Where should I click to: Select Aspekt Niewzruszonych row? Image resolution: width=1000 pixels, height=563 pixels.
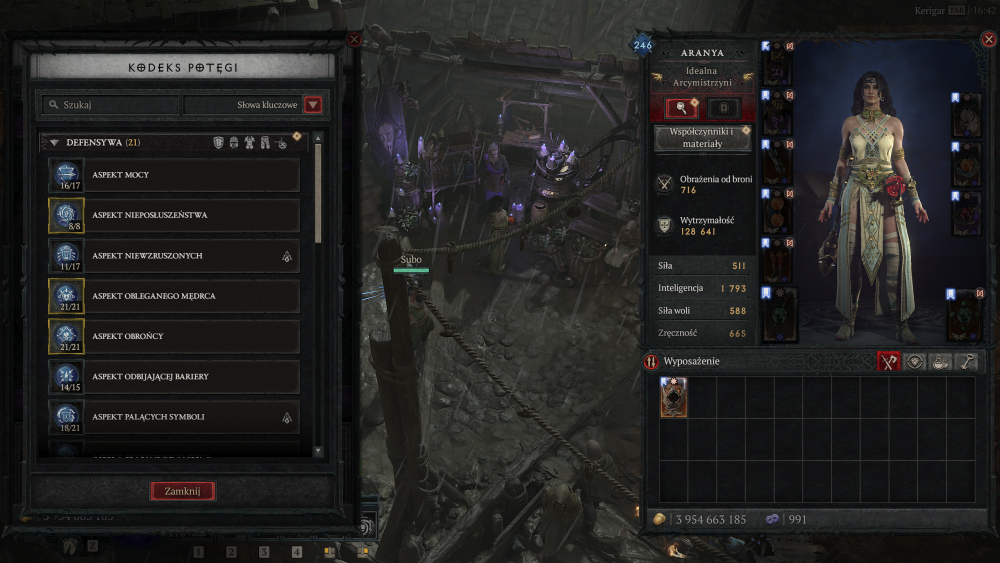coord(175,256)
